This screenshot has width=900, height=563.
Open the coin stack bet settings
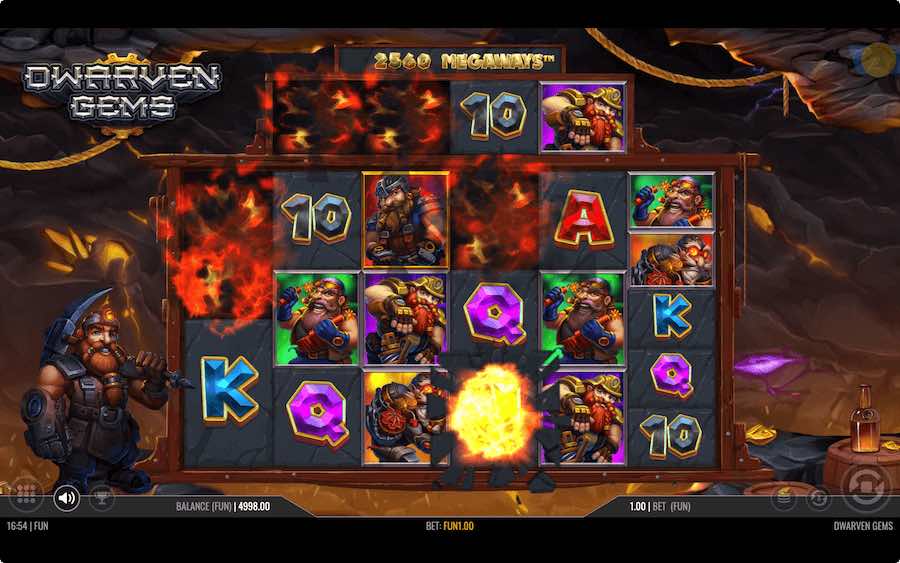tap(786, 496)
